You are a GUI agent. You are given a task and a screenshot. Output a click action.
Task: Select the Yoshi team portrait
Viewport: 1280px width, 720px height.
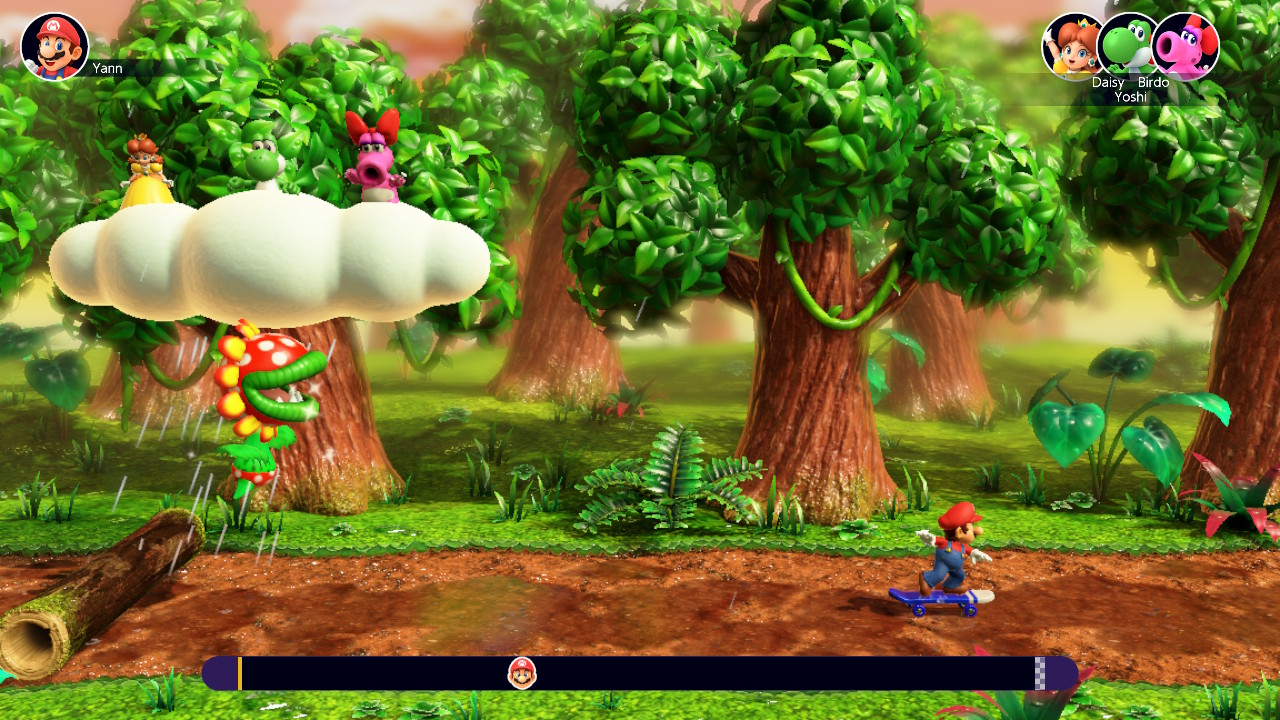(1128, 45)
